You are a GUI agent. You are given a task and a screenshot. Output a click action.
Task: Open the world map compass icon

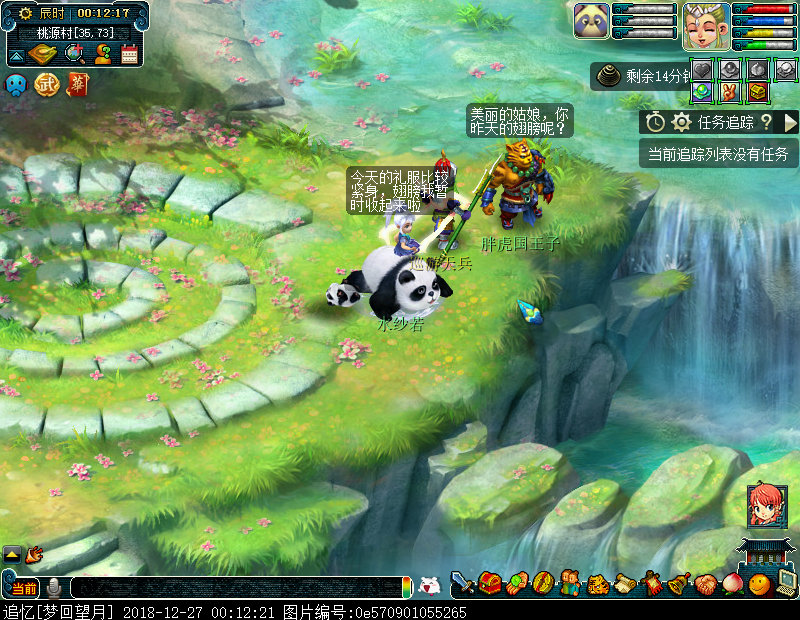click(42, 53)
